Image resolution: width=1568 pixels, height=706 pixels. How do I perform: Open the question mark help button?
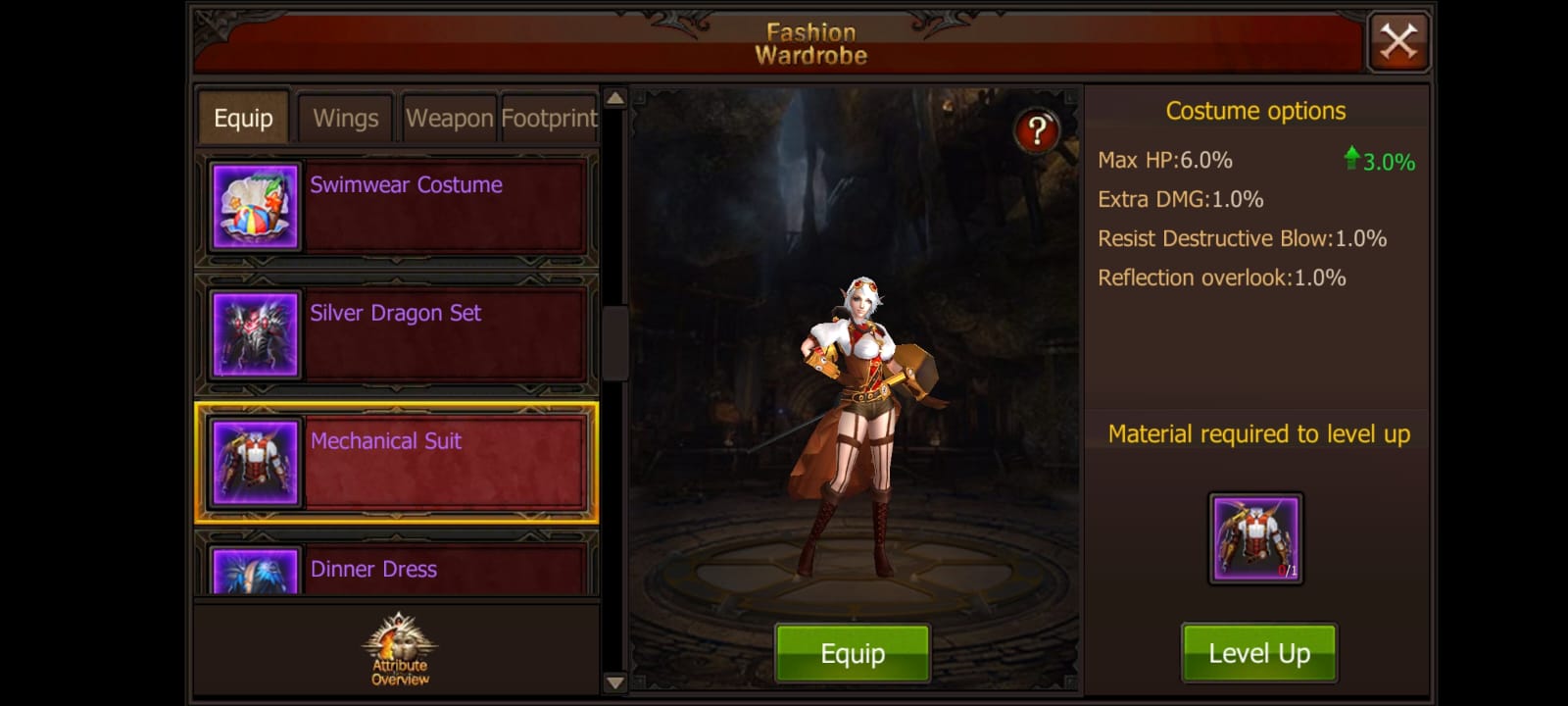(x=1037, y=130)
